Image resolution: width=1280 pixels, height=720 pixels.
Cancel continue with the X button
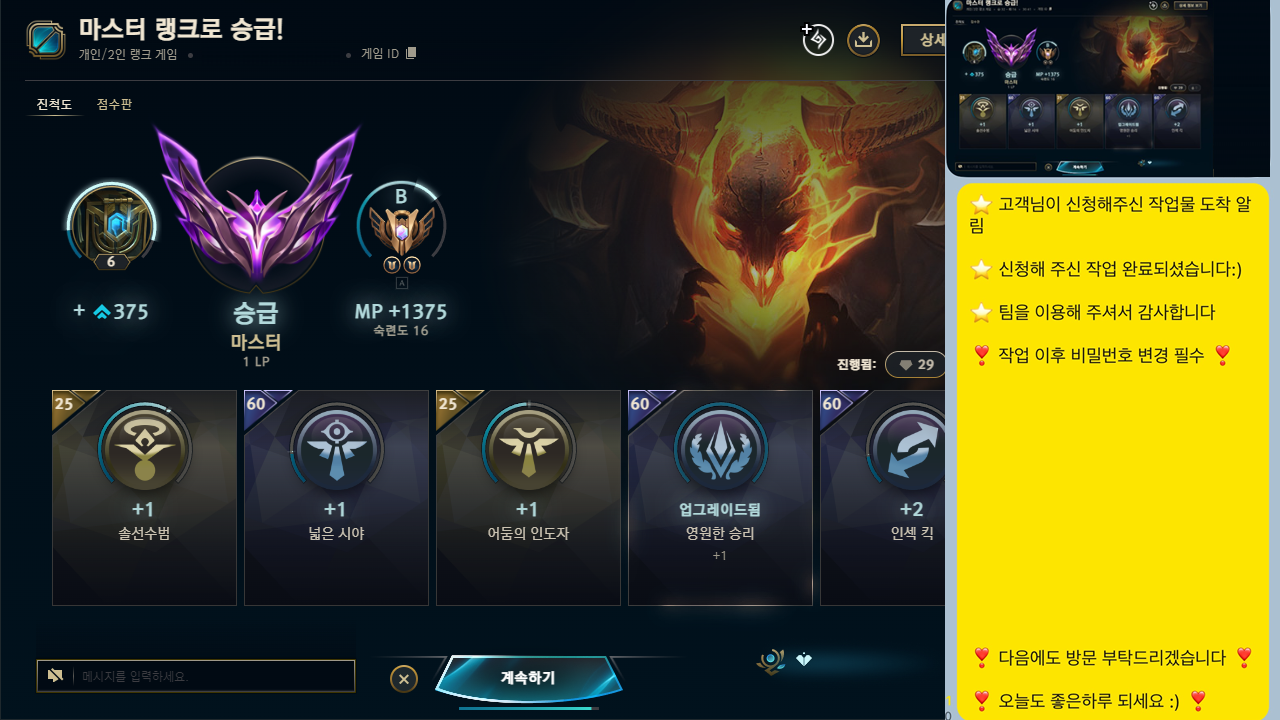coord(404,678)
